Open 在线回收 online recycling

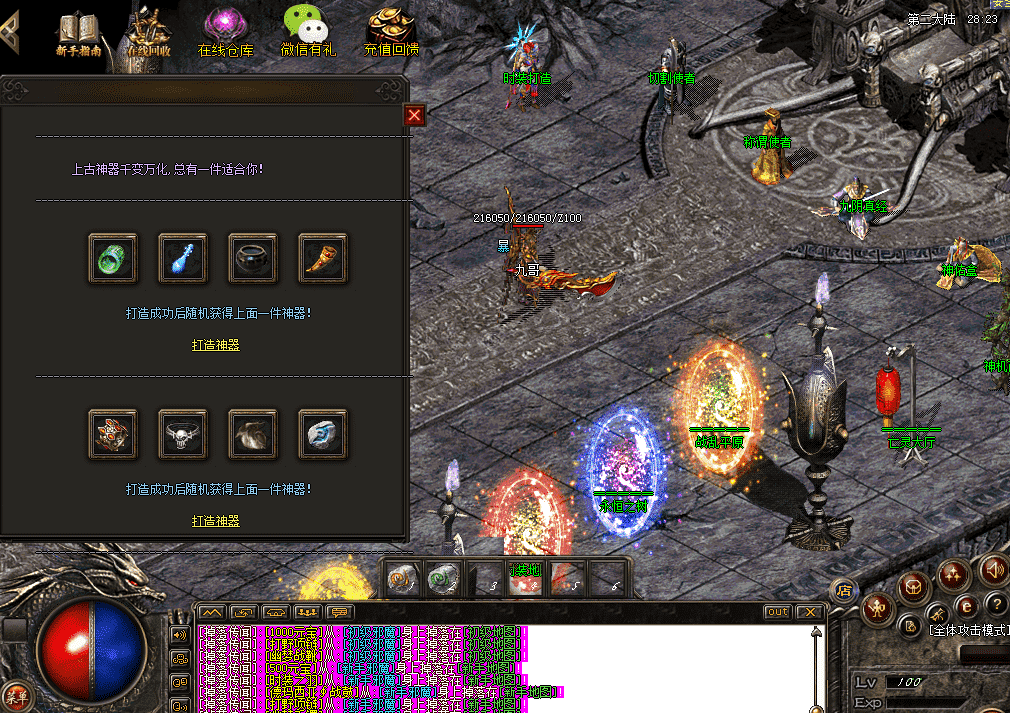(x=149, y=33)
